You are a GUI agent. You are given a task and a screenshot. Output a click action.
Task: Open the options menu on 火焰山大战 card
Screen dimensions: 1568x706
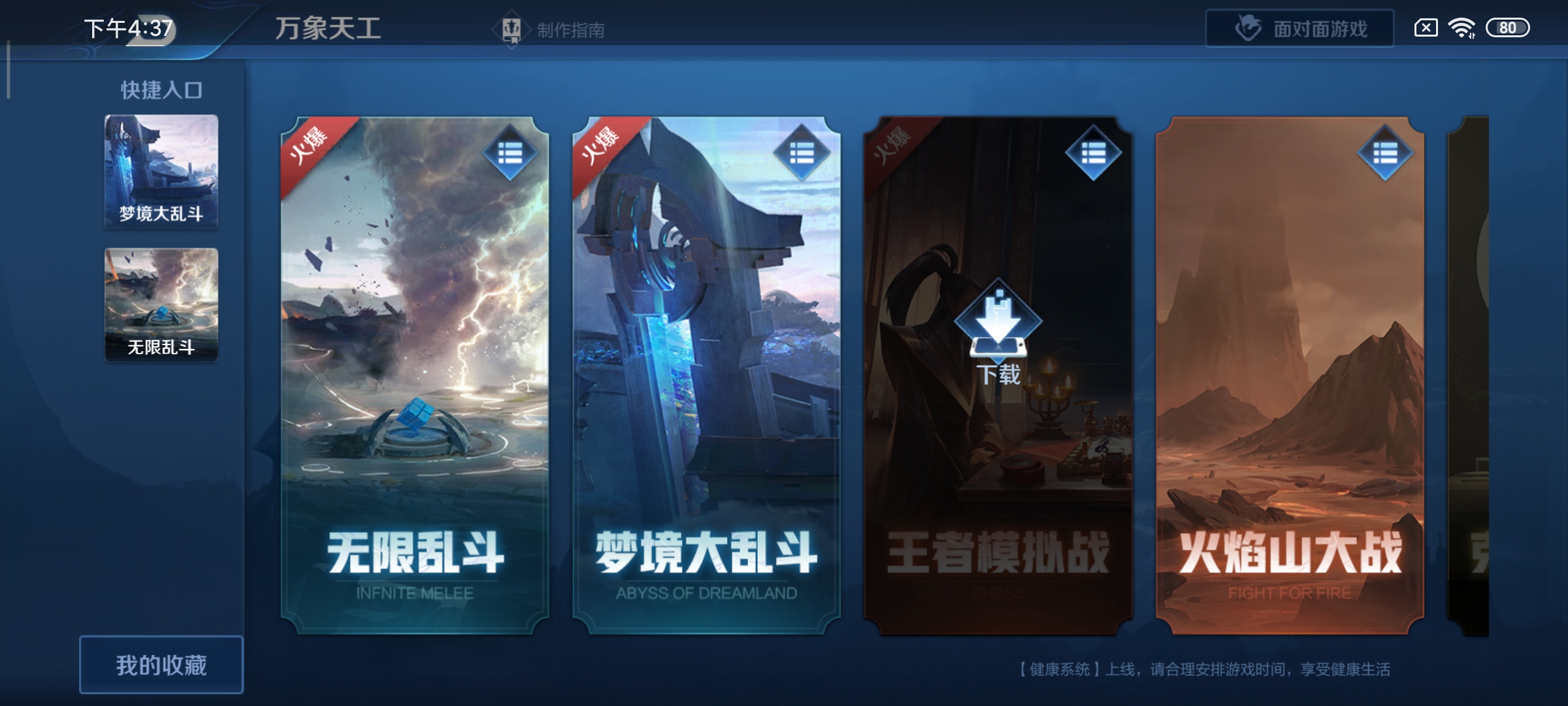coord(1387,152)
